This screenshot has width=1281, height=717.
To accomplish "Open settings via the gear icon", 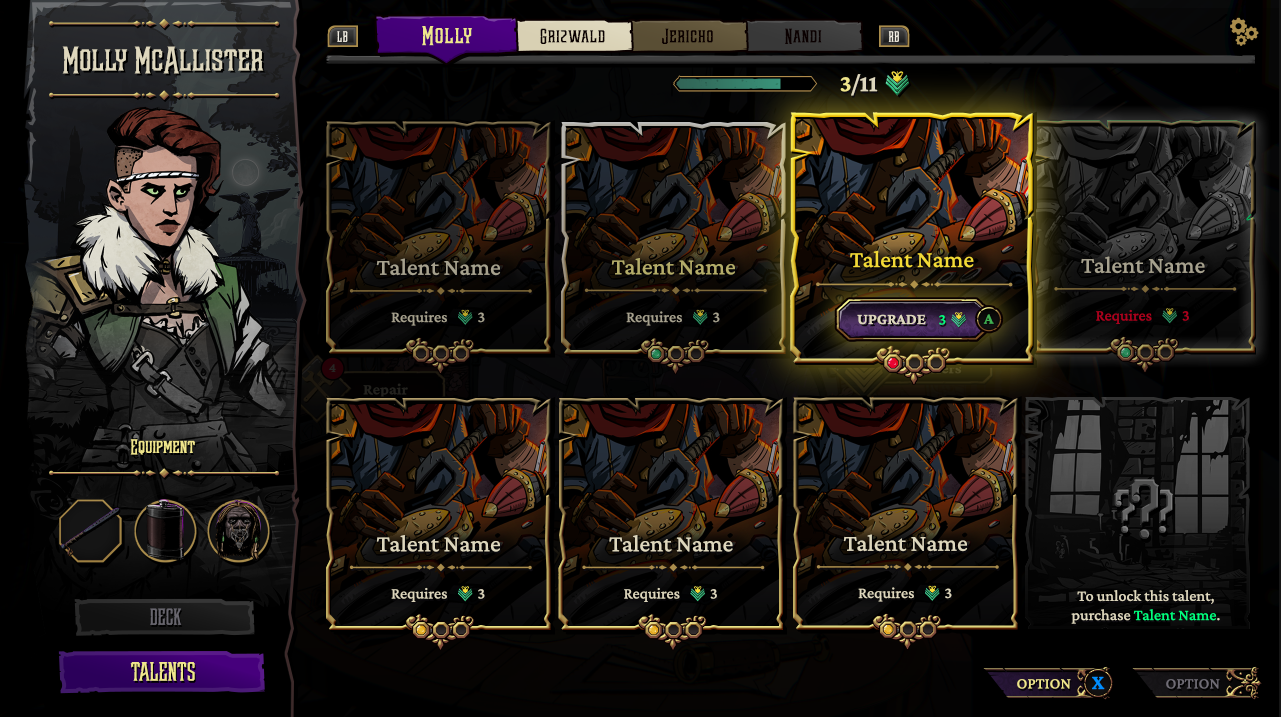I will [1243, 32].
